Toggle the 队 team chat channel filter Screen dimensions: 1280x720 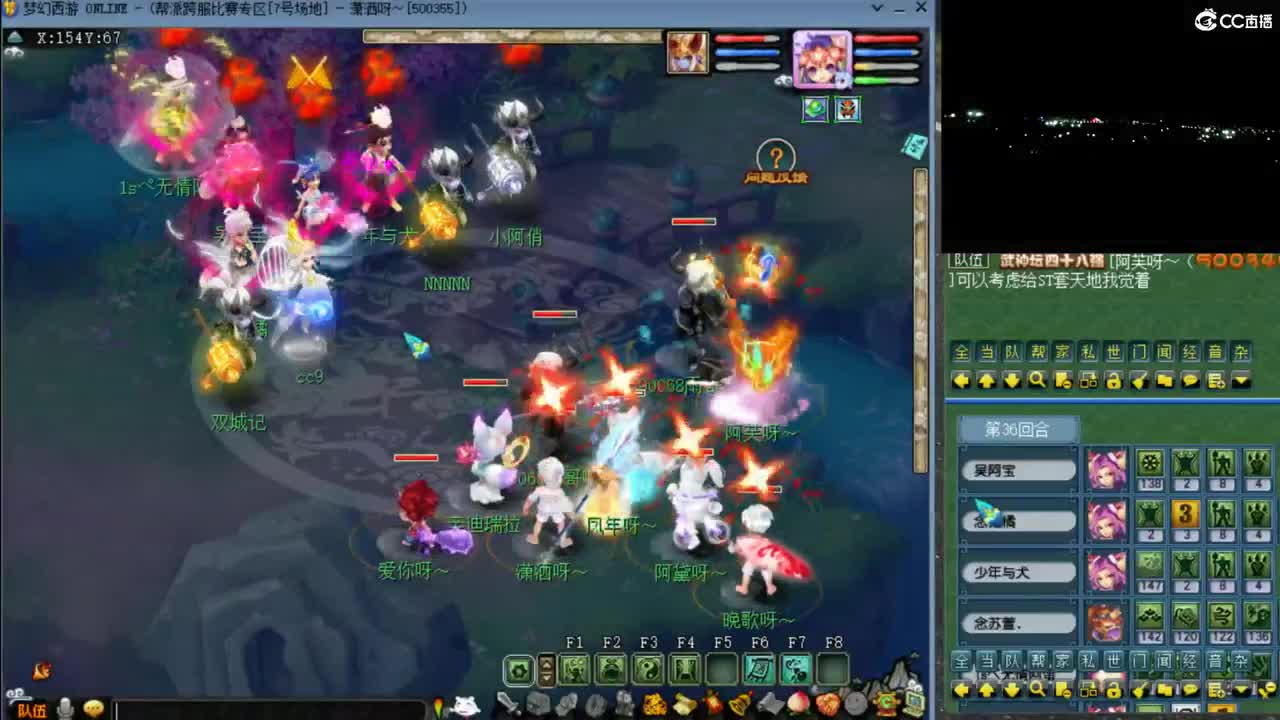pyautogui.click(x=1012, y=352)
